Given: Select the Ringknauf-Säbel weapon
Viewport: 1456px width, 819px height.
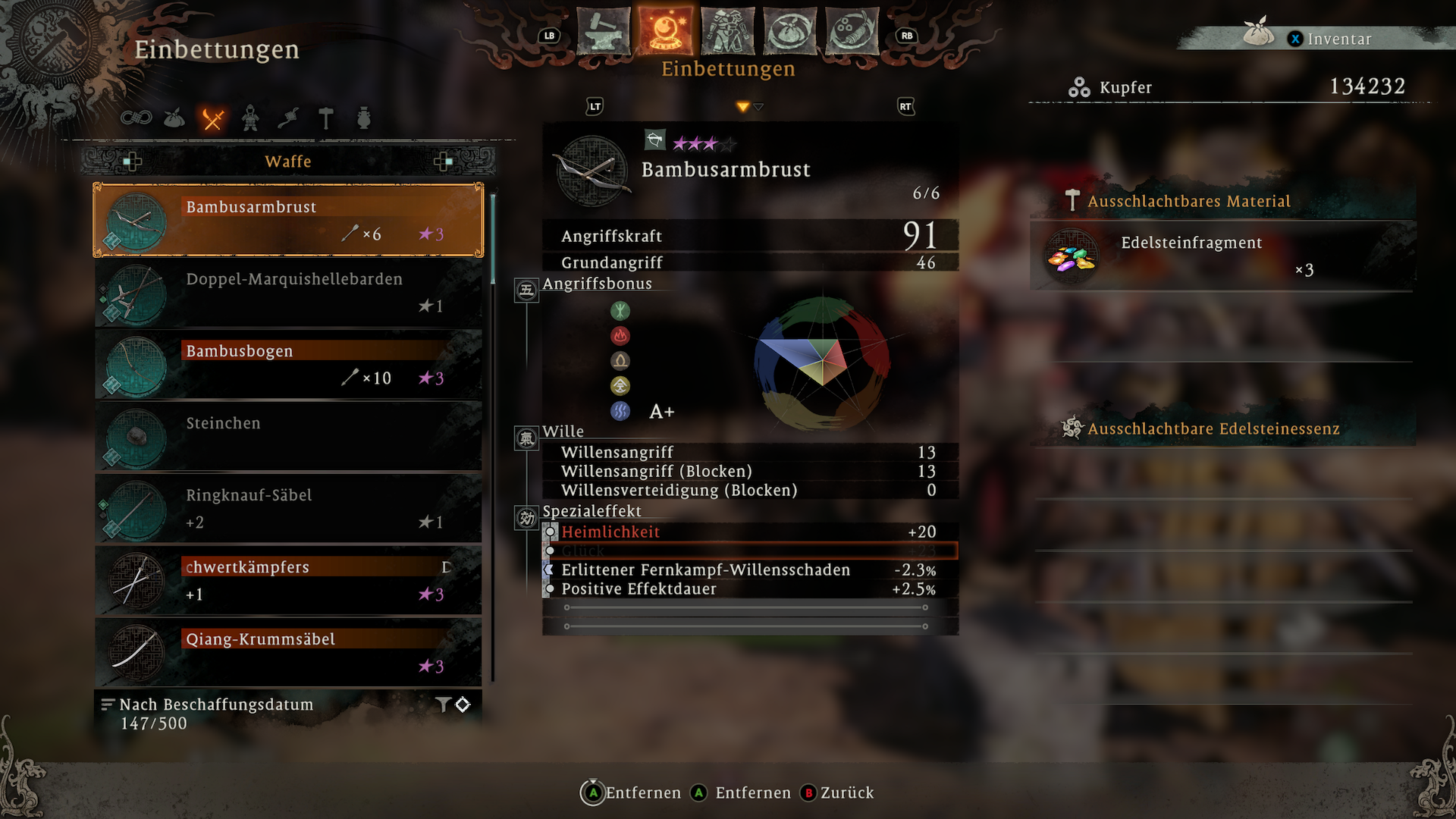Looking at the screenshot, I should (x=288, y=508).
